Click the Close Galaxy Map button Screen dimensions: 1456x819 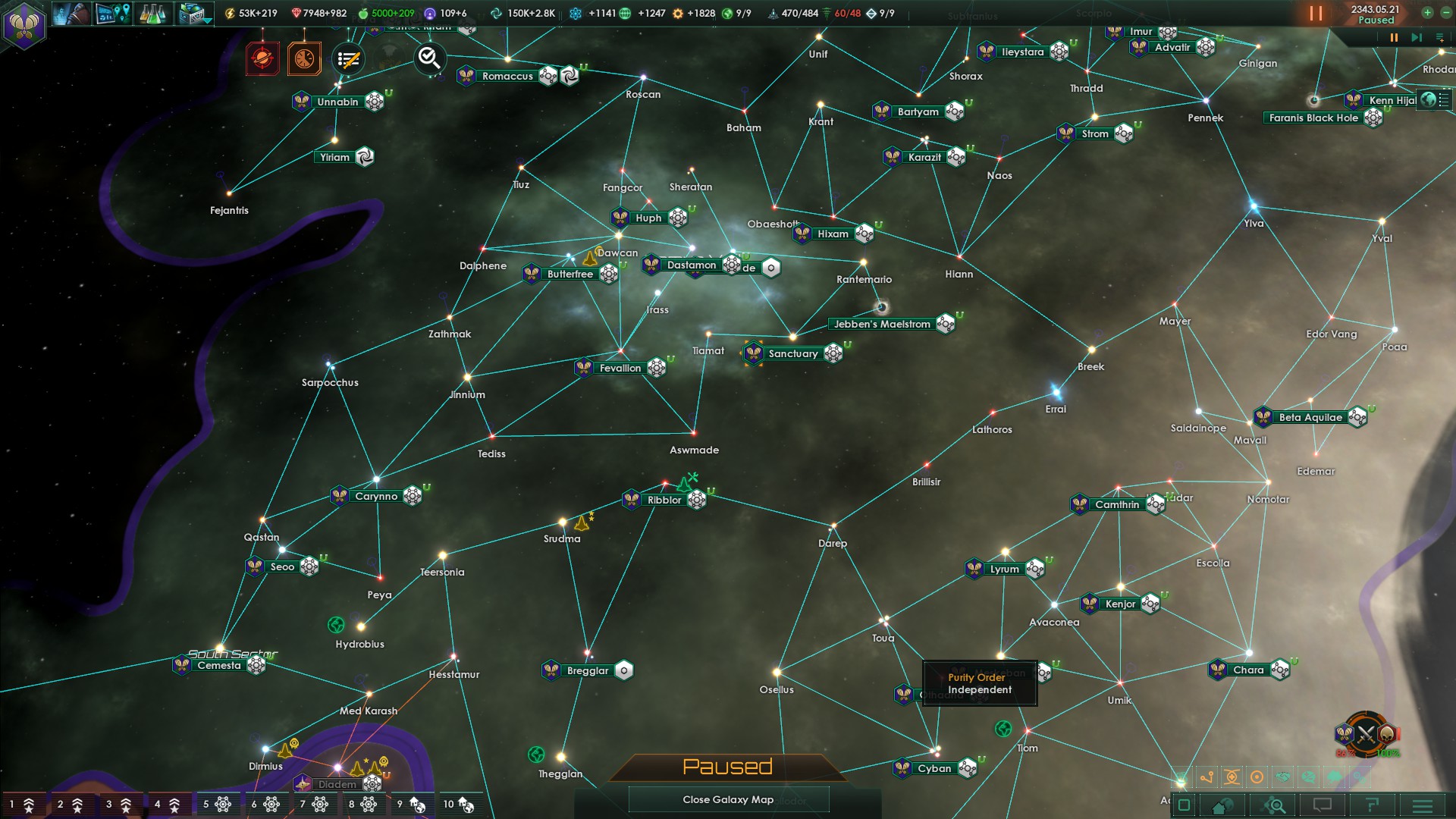point(728,799)
